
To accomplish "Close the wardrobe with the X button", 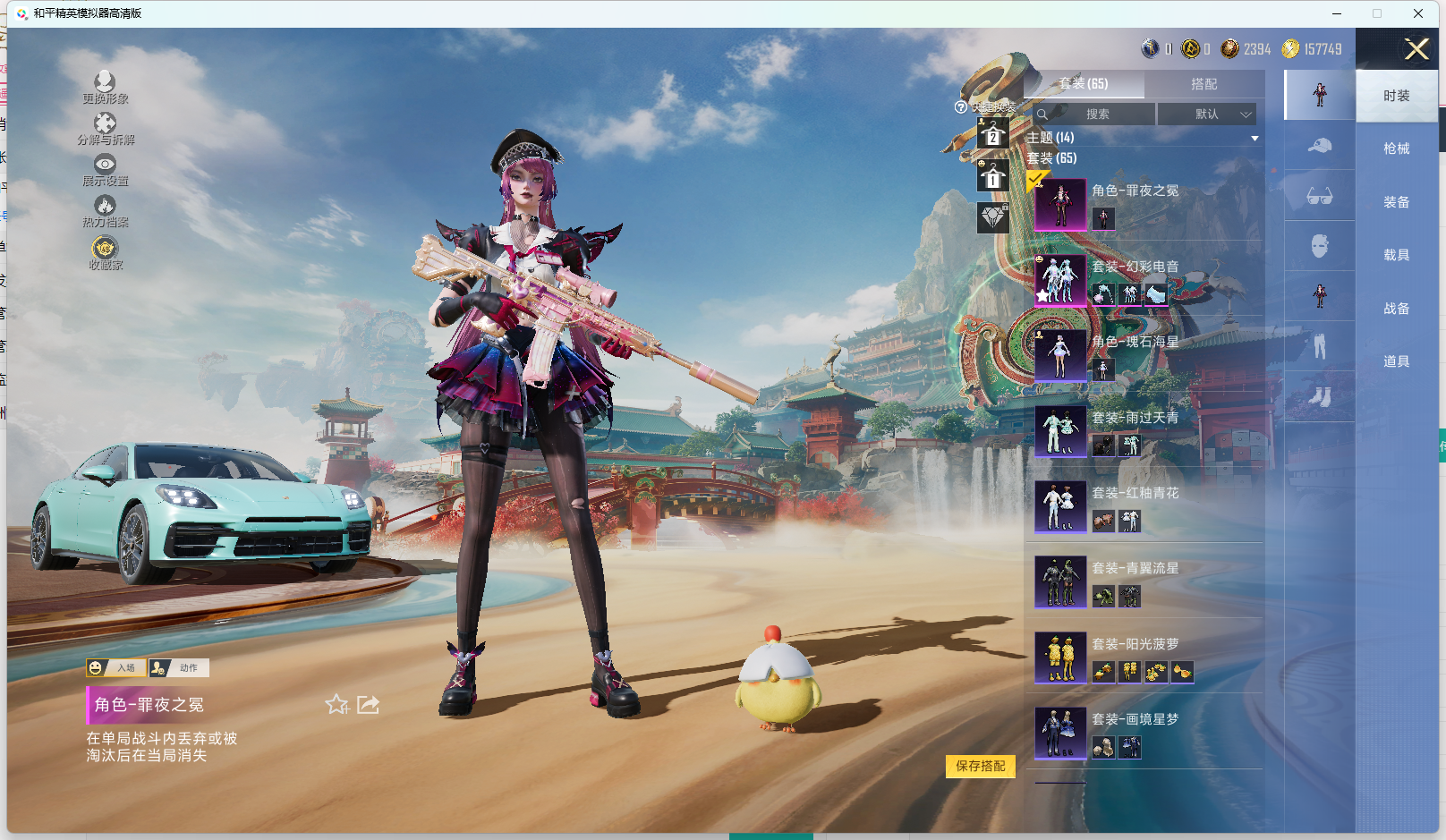I will pos(1416,49).
